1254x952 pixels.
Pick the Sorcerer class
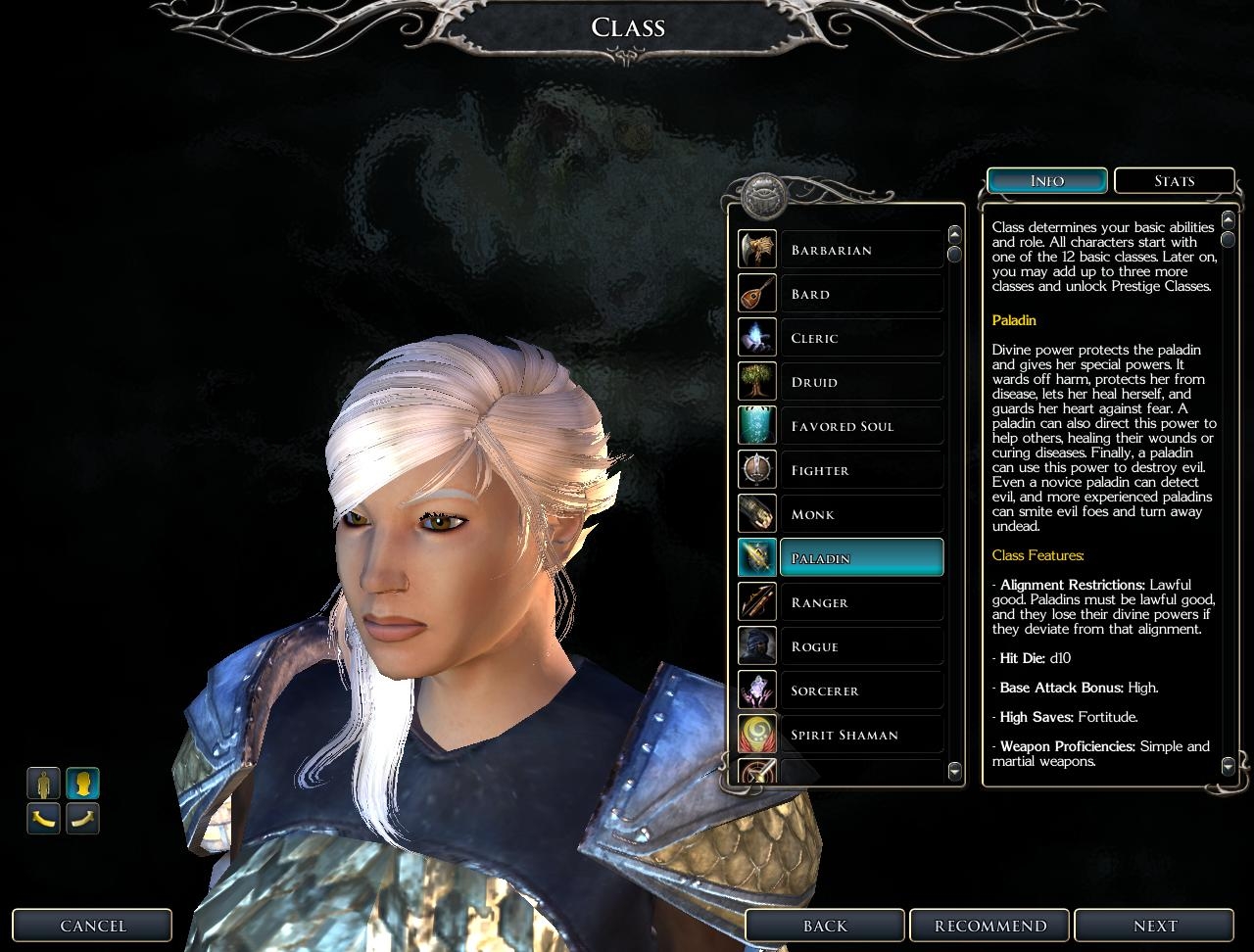861,690
